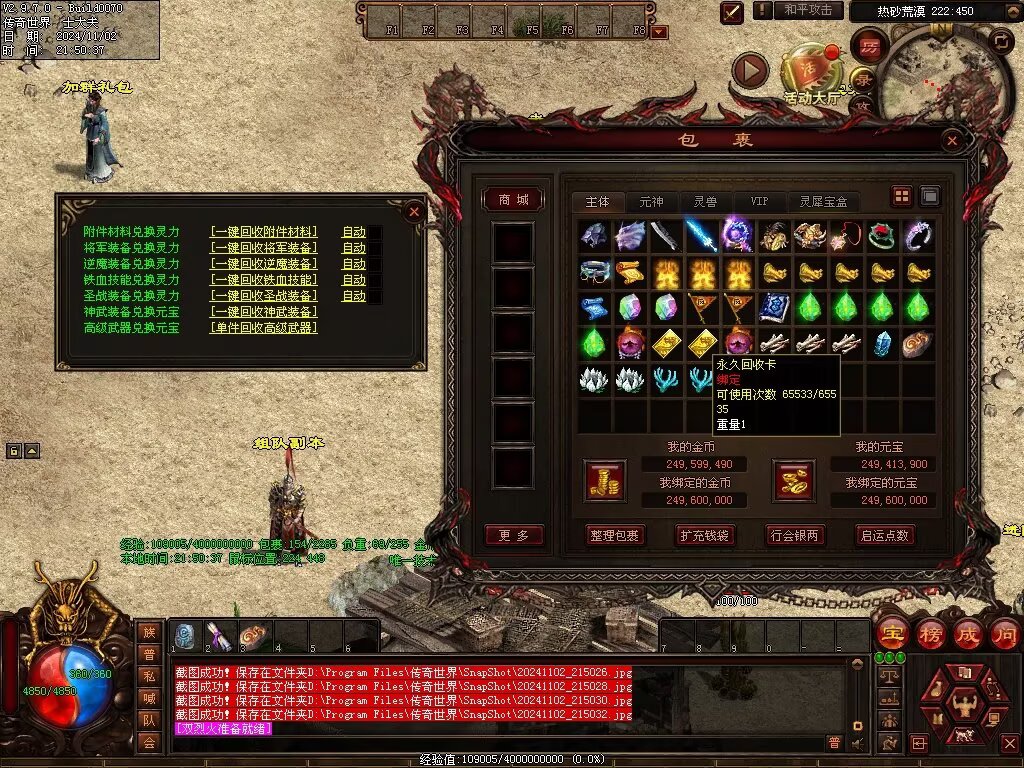The height and width of the screenshot is (768, 1024).
Task: Open the VIP bag tab
Action: coord(760,202)
